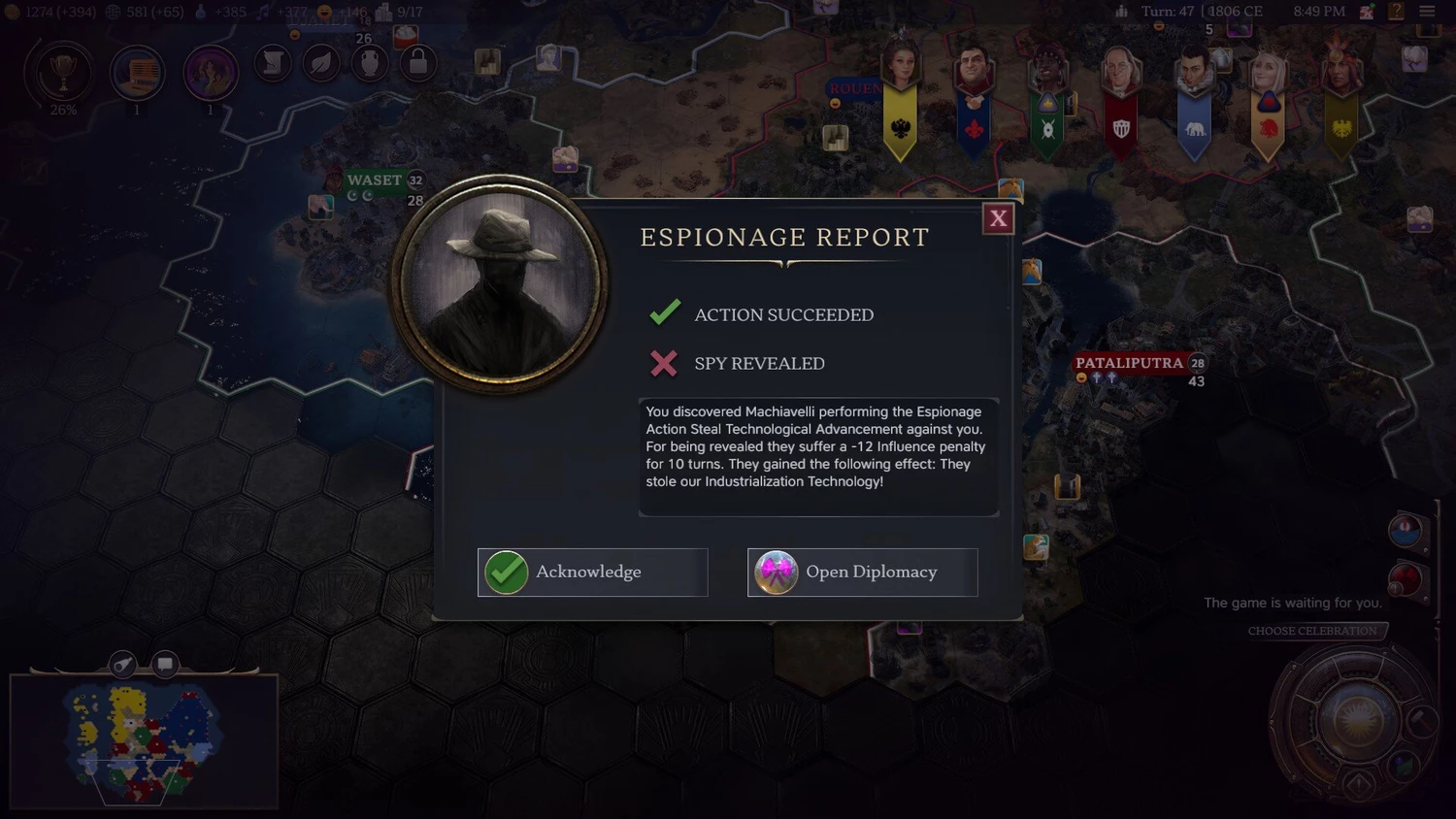Acknowledge the espionage report
This screenshot has height=819, width=1456.
(x=592, y=573)
